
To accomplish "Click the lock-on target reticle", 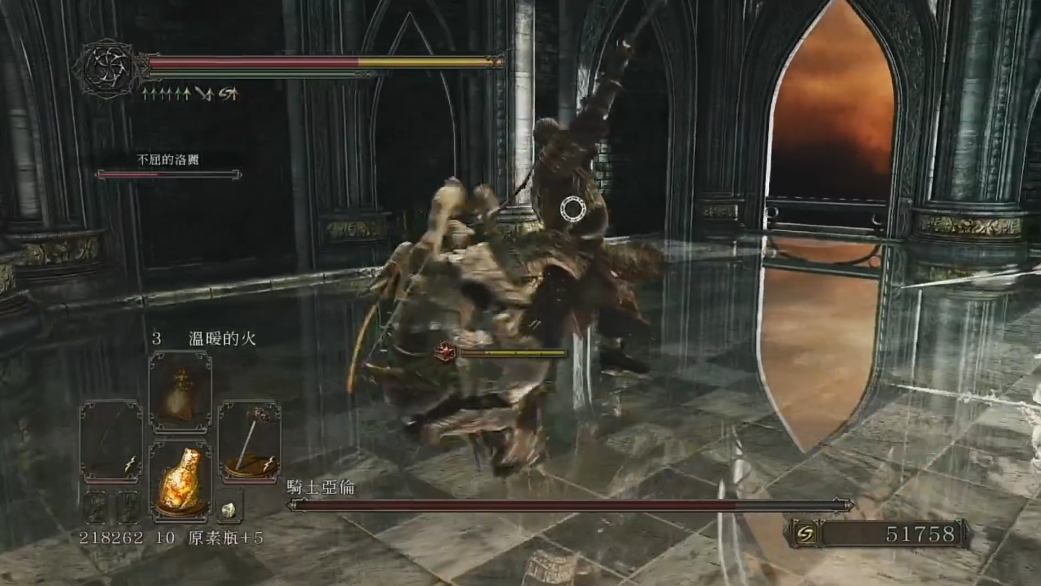I will pos(572,209).
